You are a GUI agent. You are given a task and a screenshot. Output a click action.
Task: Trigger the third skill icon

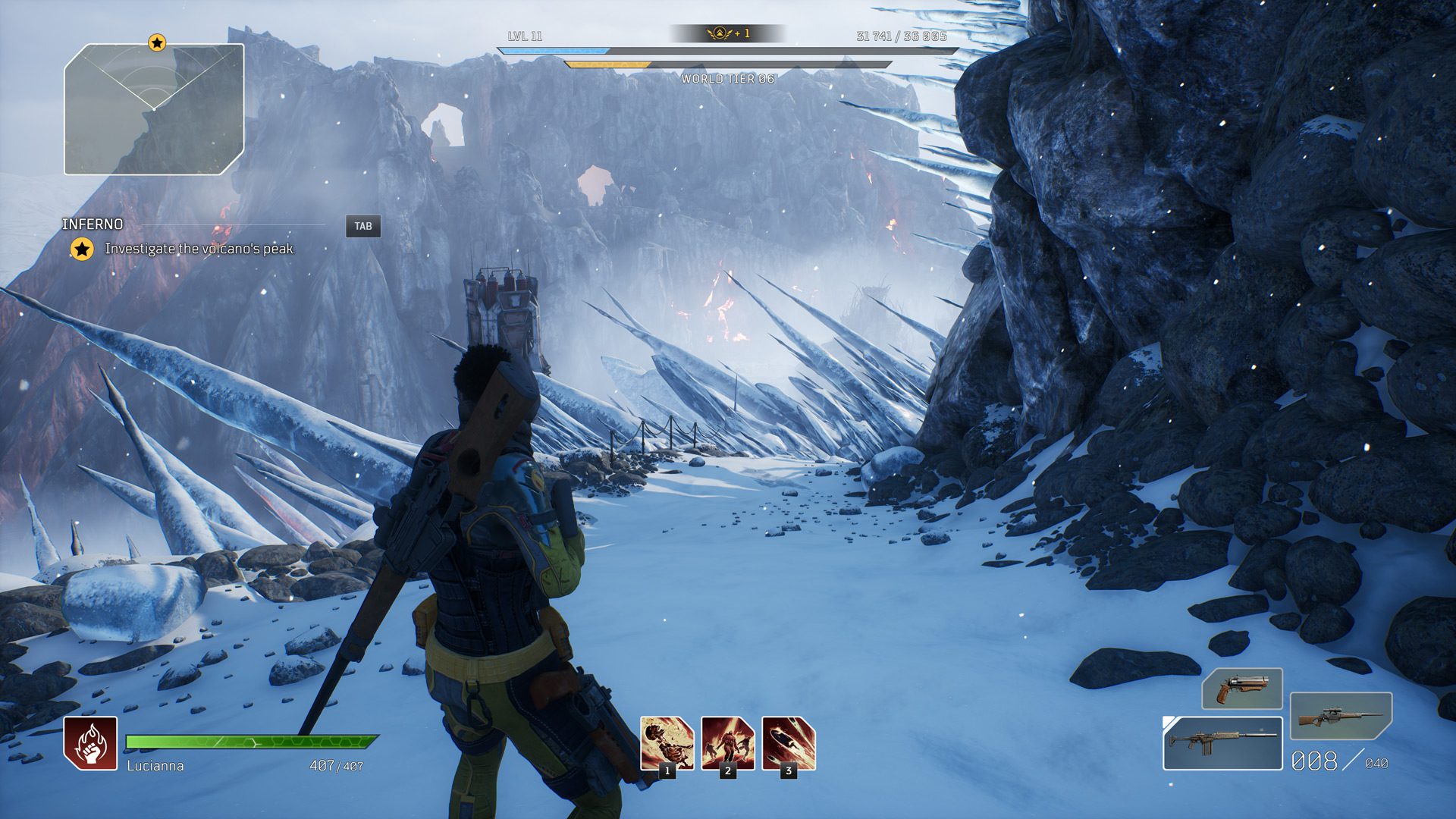tap(788, 744)
